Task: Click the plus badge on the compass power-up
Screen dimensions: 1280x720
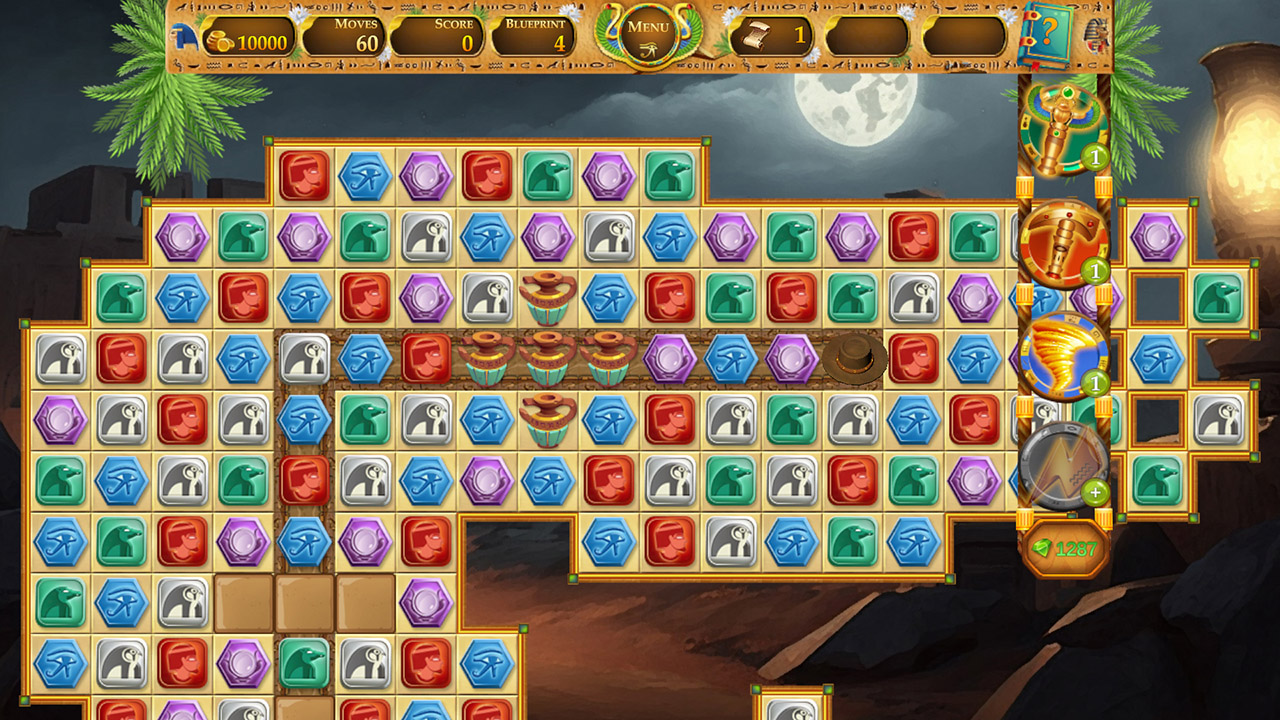Action: click(1097, 492)
